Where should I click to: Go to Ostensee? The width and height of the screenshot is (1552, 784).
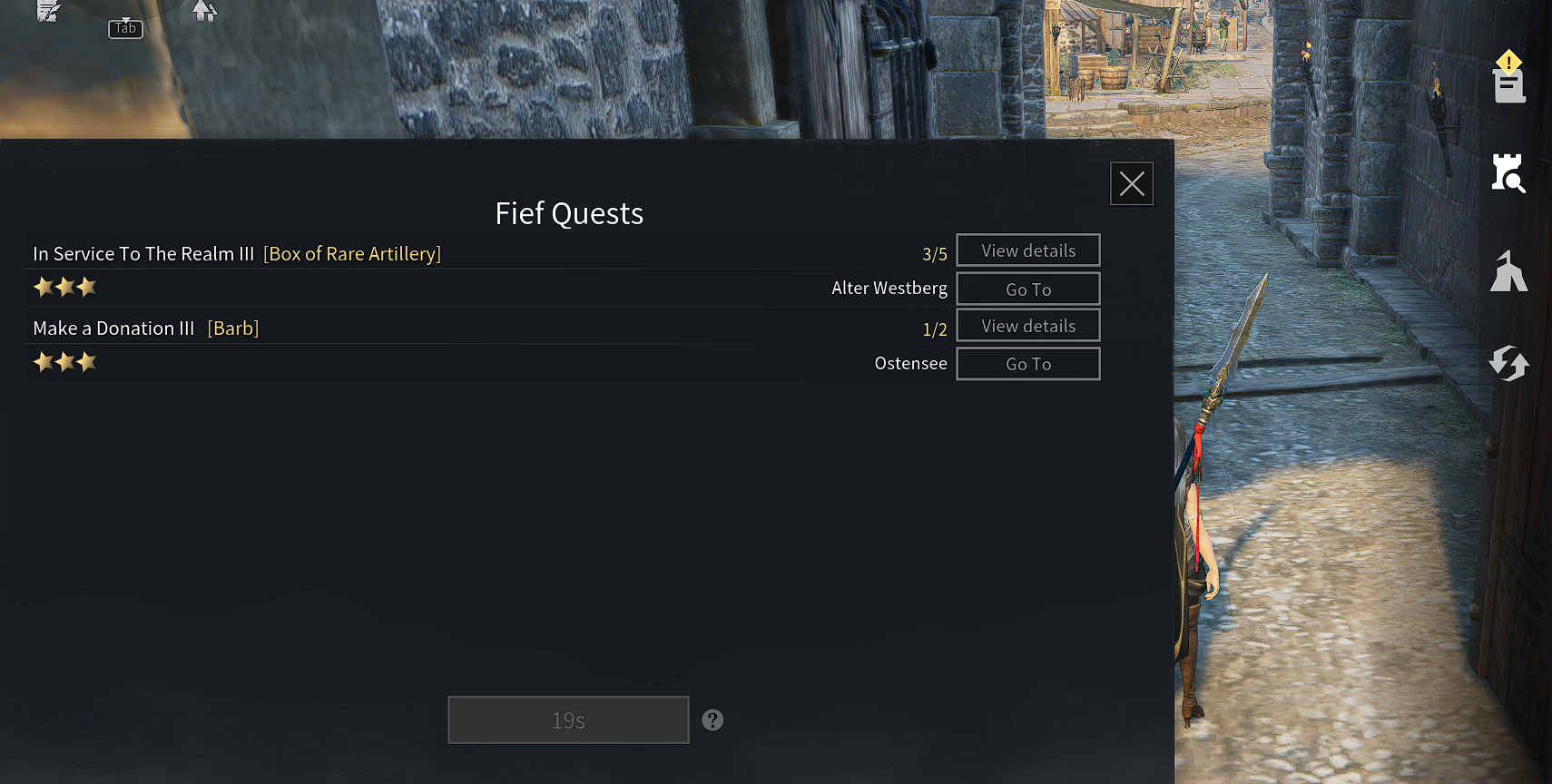coord(1027,364)
